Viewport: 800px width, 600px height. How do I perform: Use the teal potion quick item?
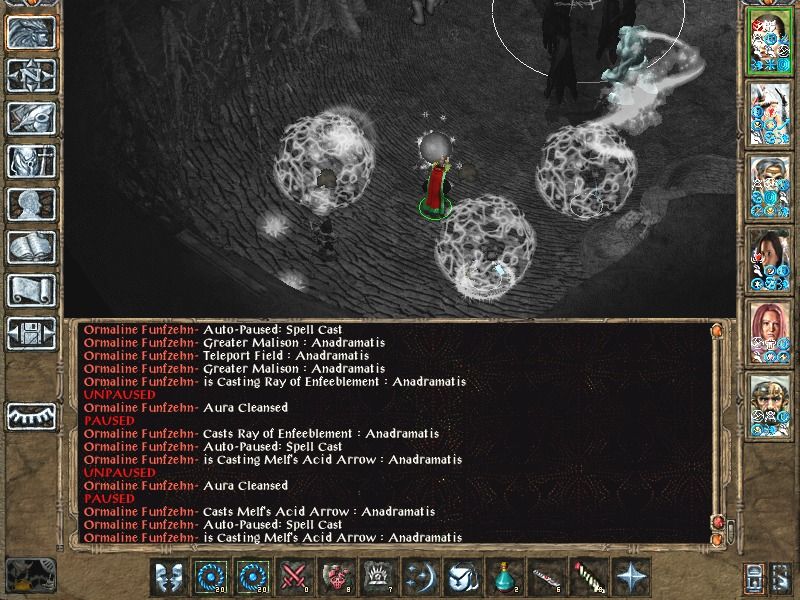[503, 578]
